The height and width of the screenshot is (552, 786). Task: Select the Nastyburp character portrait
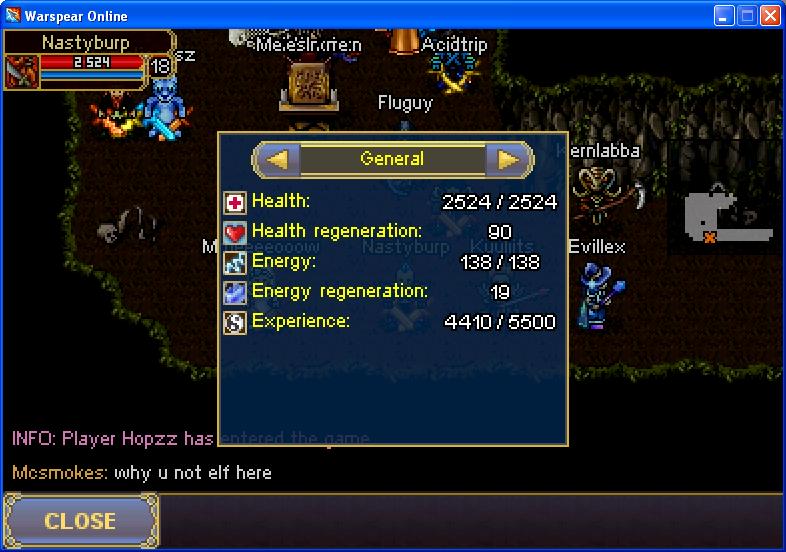22,72
